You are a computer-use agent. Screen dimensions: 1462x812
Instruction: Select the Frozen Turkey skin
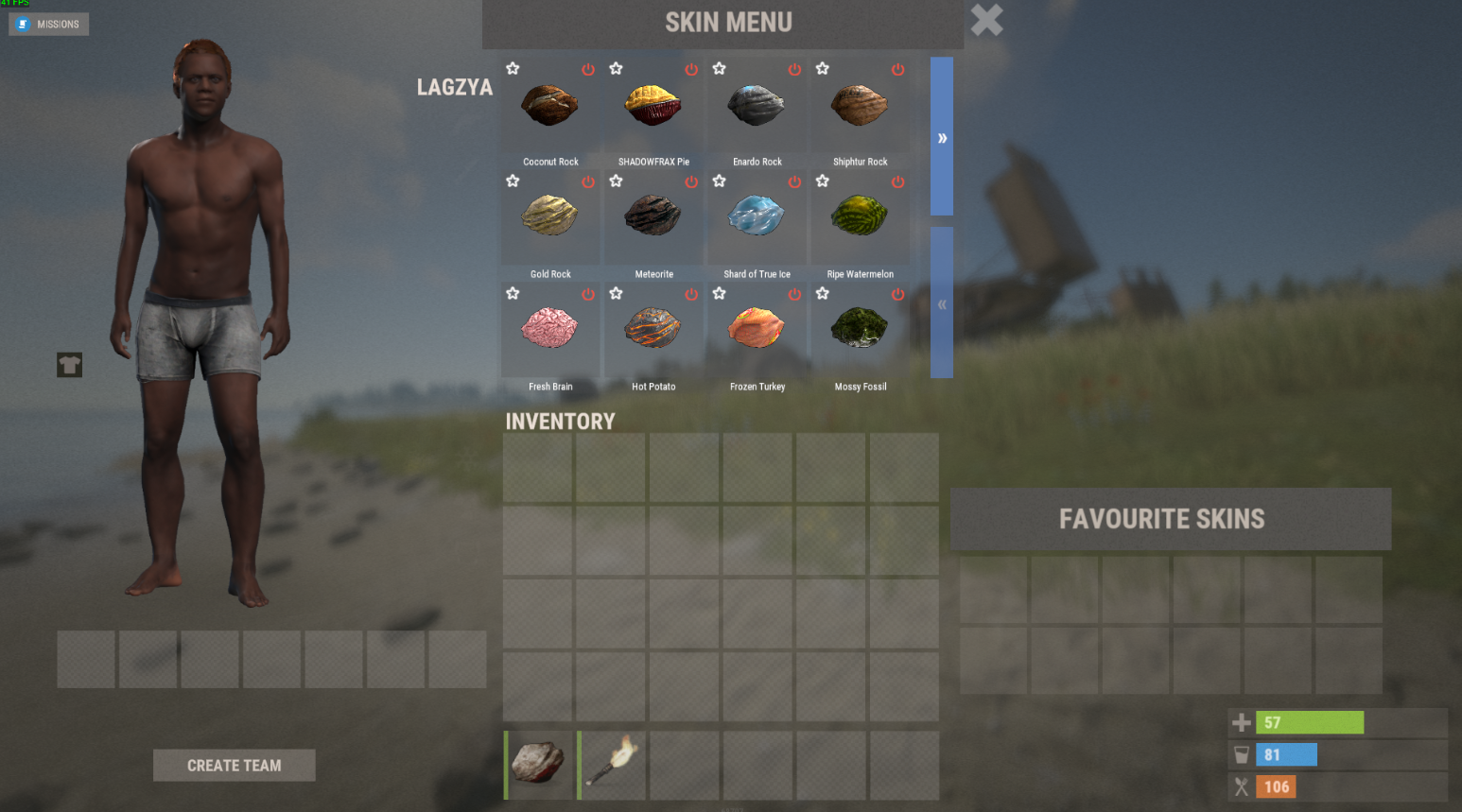pyautogui.click(x=757, y=329)
